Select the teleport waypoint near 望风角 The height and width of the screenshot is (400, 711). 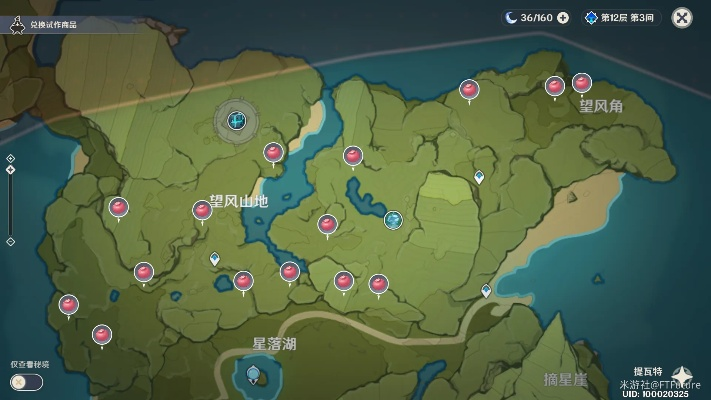[x=479, y=177]
